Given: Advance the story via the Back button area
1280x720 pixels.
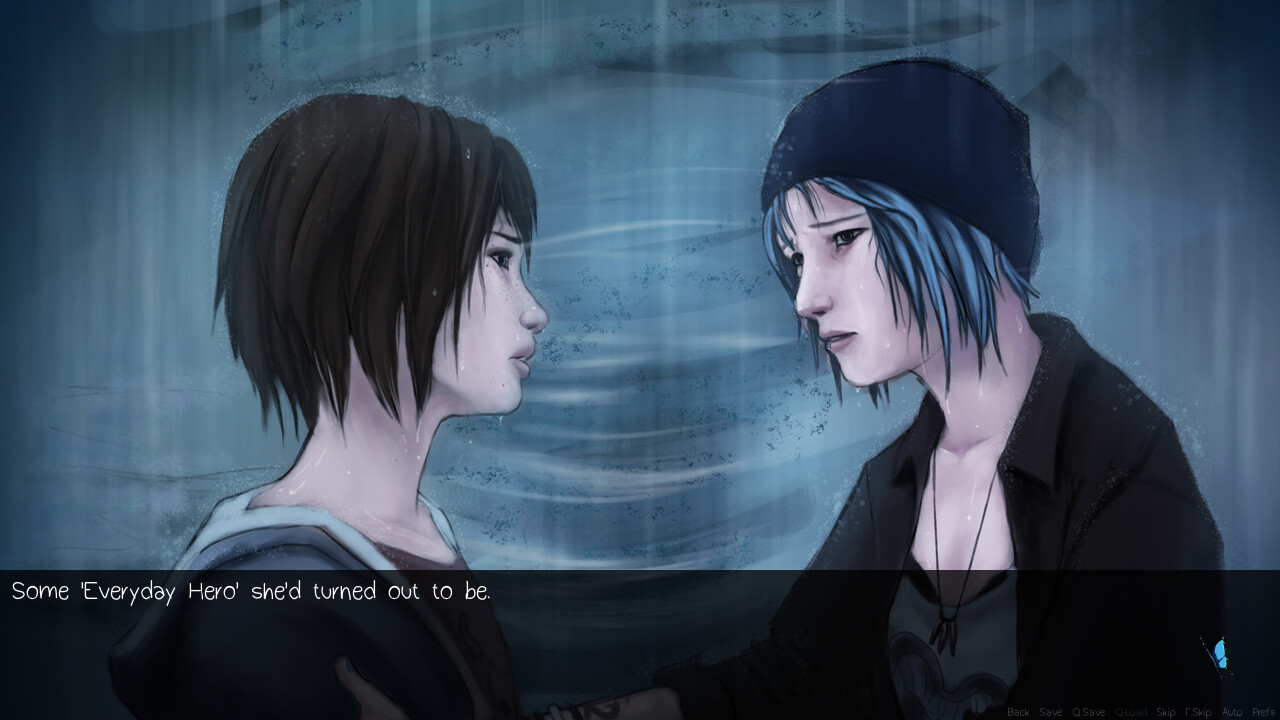Looking at the screenshot, I should coord(1018,712).
